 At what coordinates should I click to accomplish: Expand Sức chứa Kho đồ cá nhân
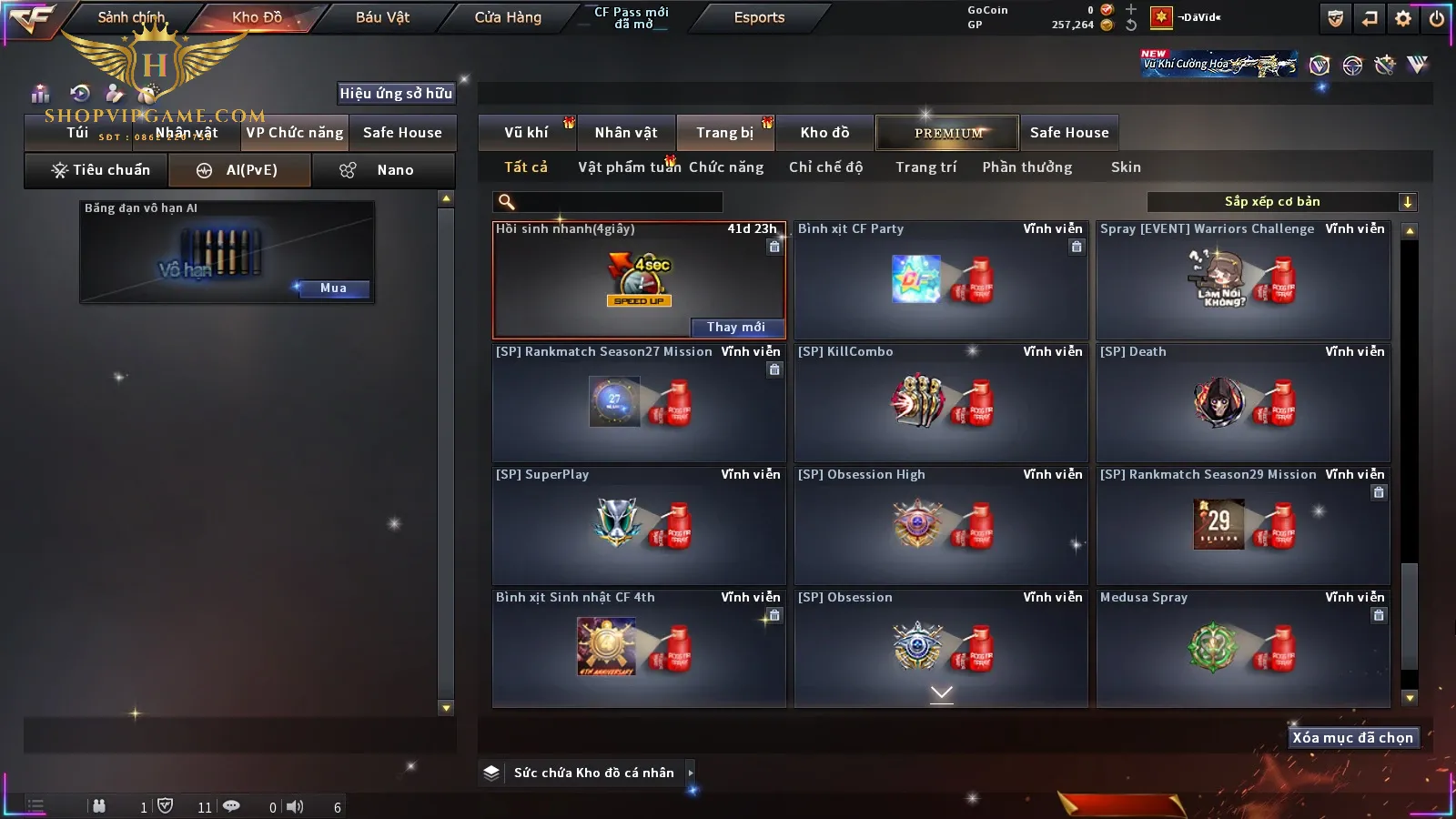(691, 773)
